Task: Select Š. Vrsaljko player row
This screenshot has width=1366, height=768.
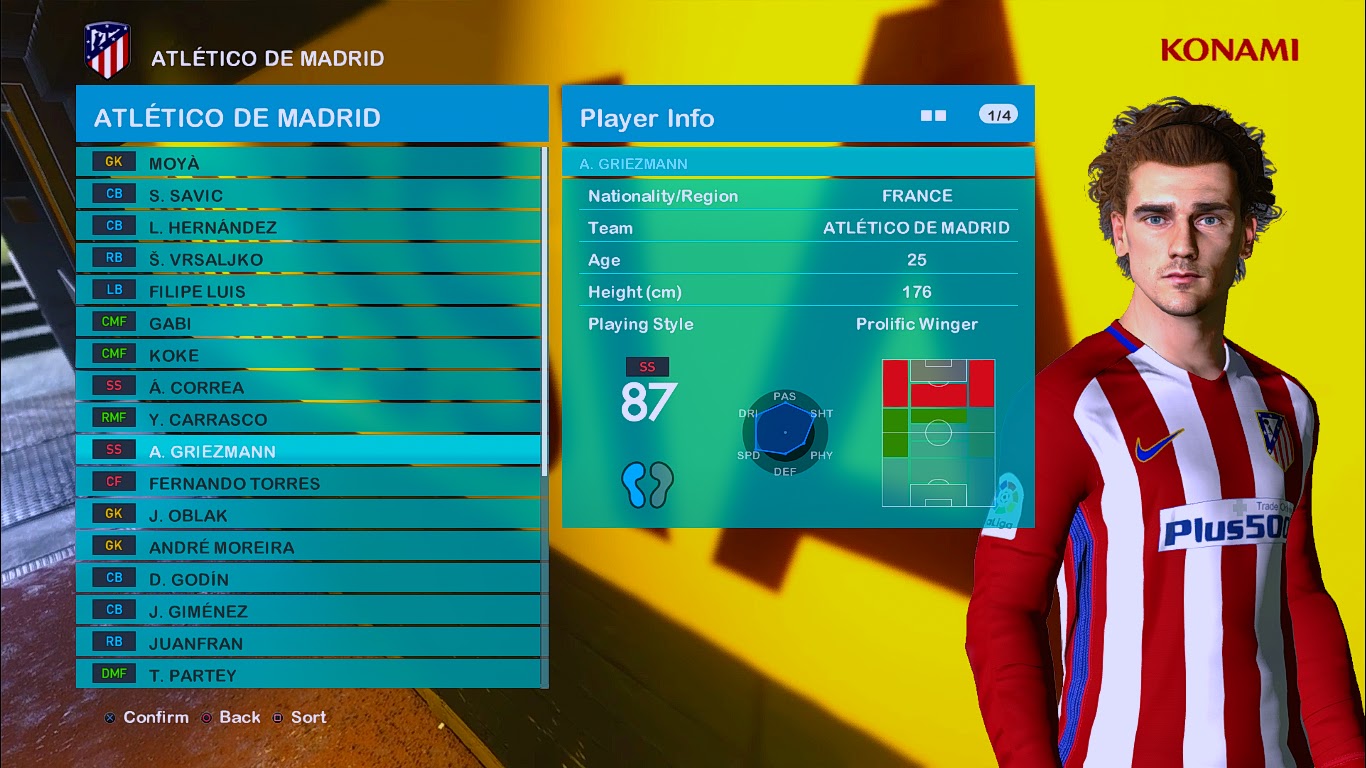Action: (308, 259)
